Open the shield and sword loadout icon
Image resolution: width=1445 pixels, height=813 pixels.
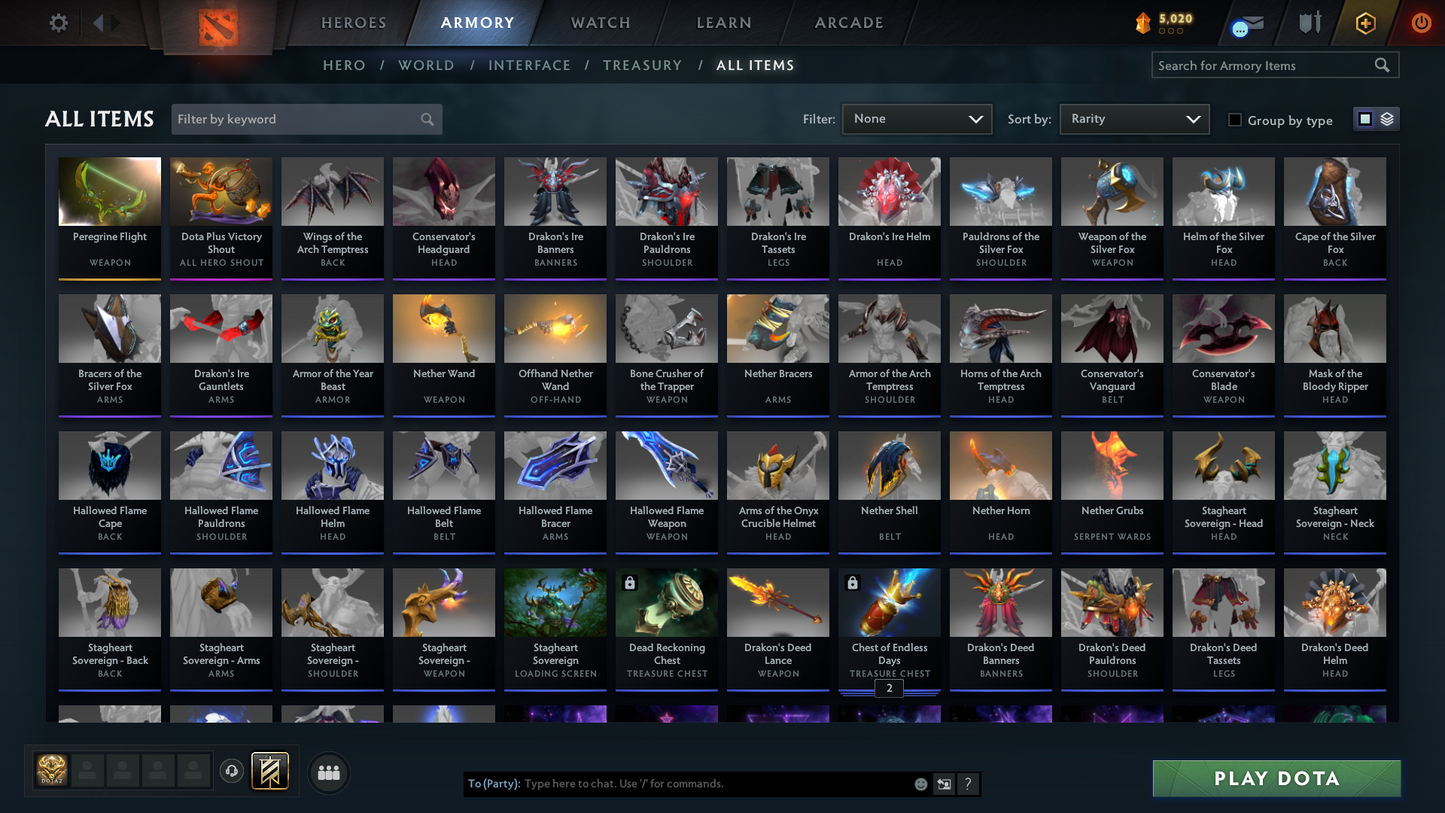(x=1309, y=22)
